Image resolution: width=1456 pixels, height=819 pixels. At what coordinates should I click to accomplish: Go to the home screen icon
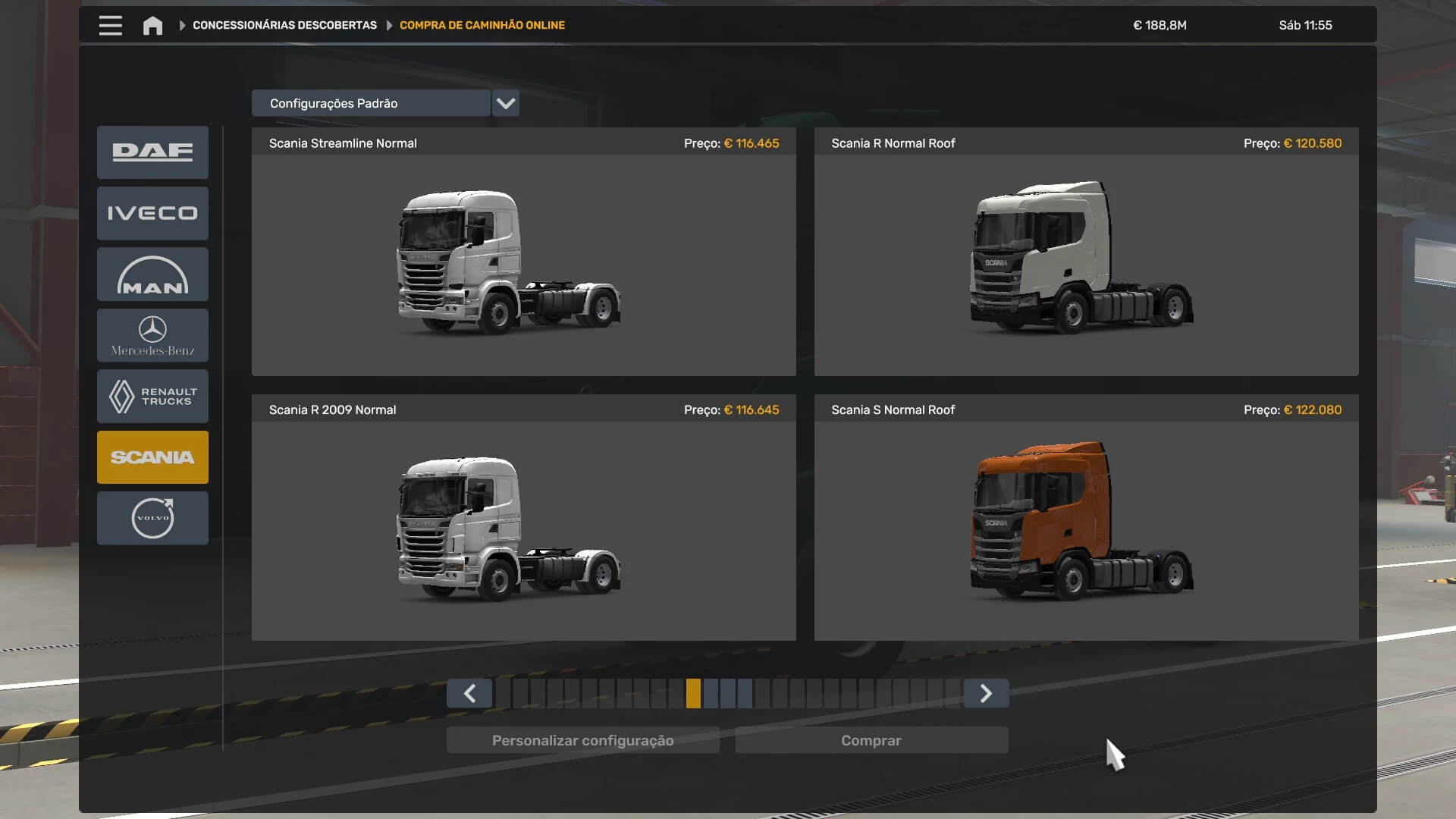[x=152, y=25]
